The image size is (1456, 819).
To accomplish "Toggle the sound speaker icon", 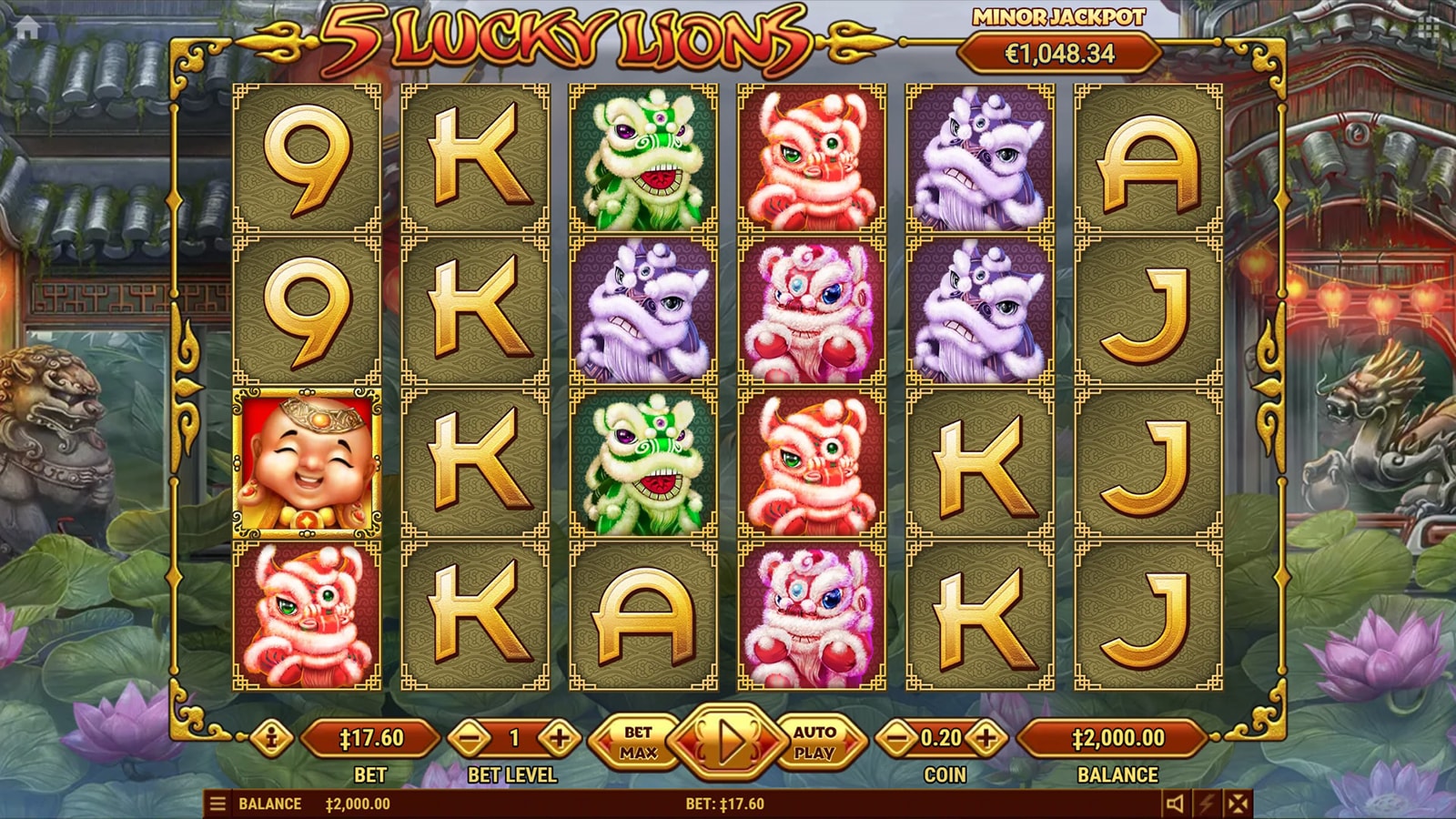I will click(1175, 804).
